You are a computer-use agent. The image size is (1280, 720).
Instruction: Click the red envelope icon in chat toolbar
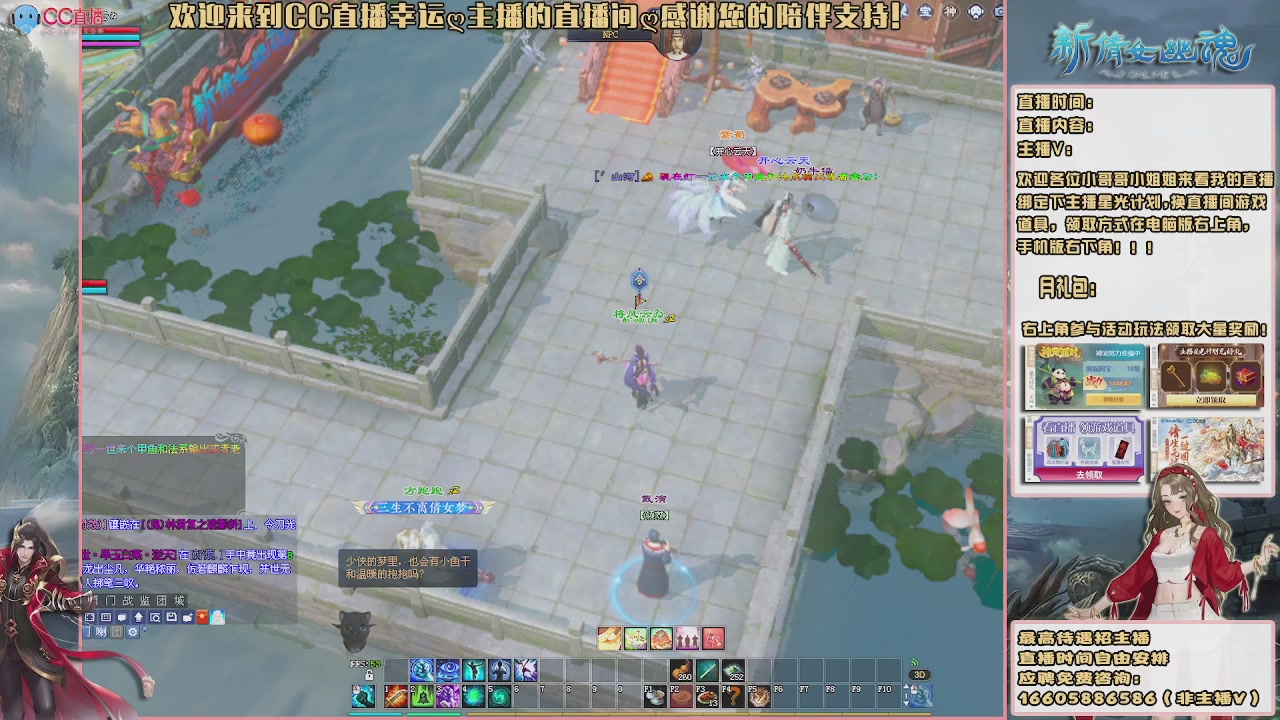pyautogui.click(x=202, y=617)
